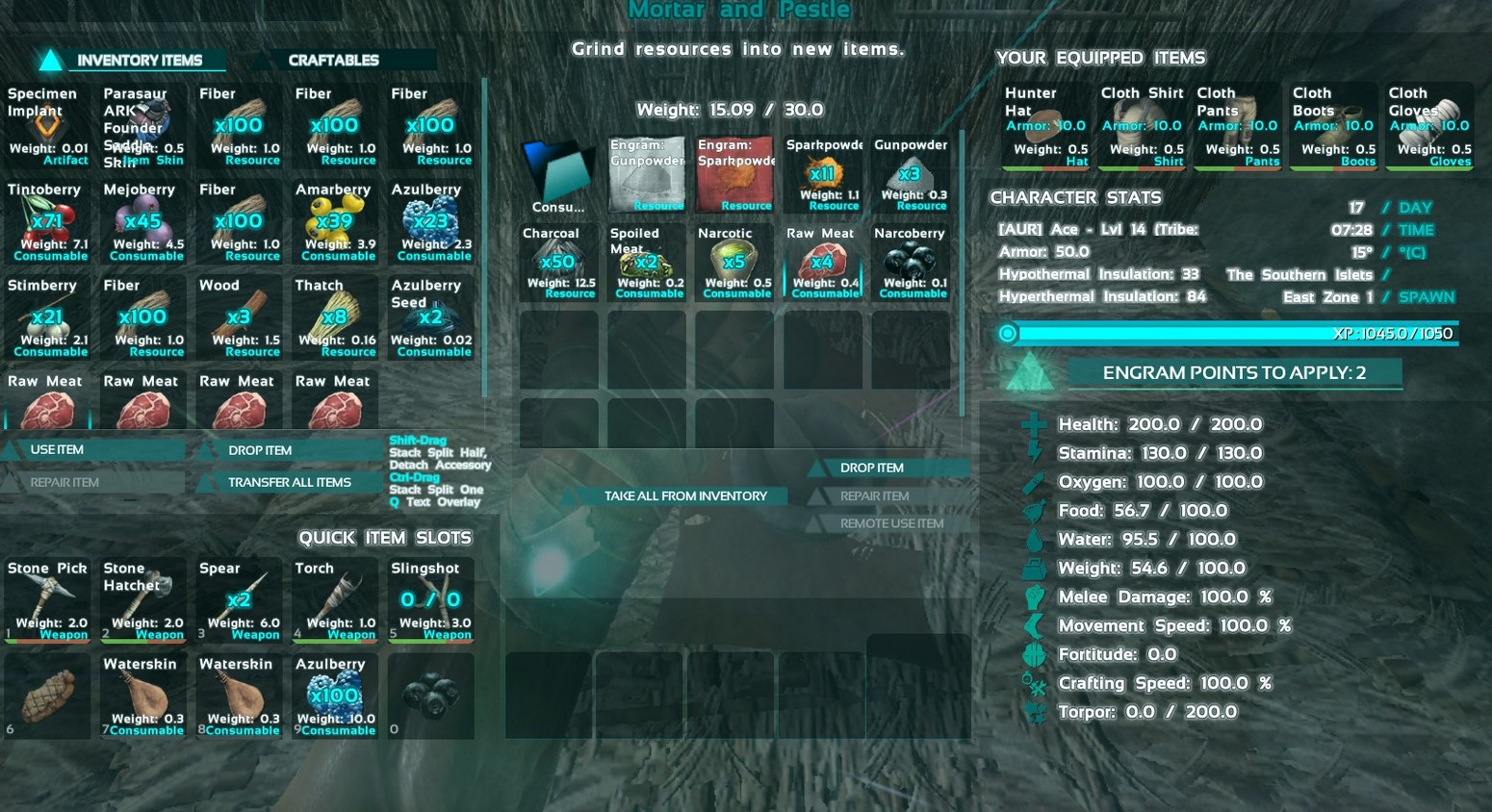Click the equipped Hunter Hat
Image resolution: width=1492 pixels, height=812 pixels.
1045,126
